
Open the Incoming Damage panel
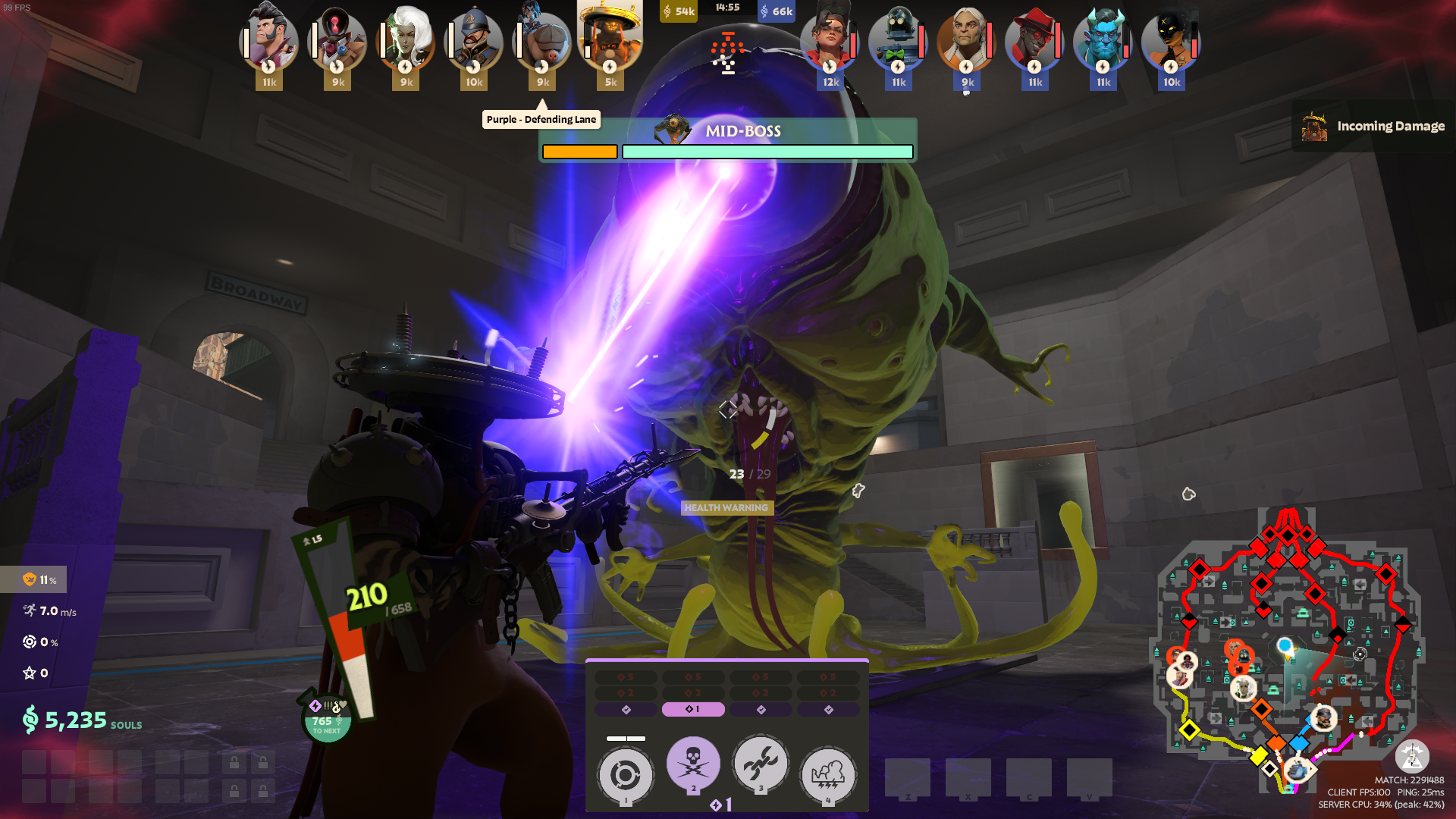click(x=1373, y=127)
